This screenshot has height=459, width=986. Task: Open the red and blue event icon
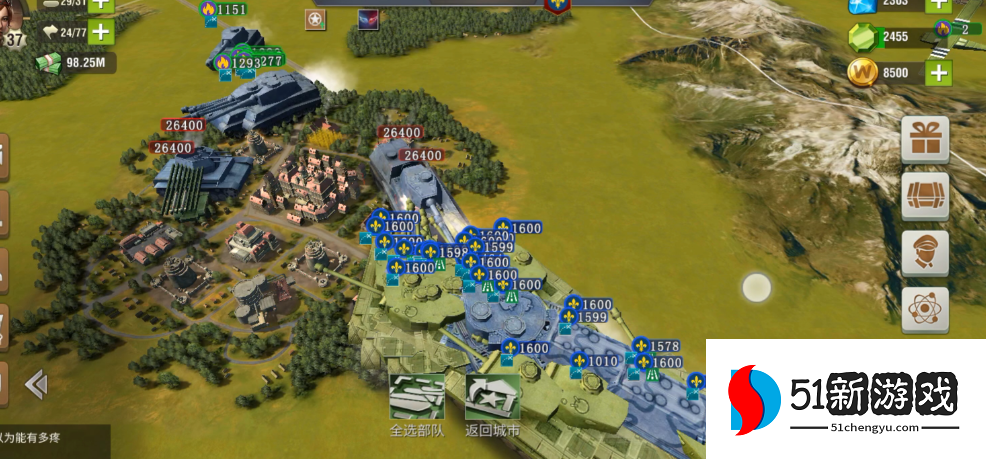pos(368,20)
